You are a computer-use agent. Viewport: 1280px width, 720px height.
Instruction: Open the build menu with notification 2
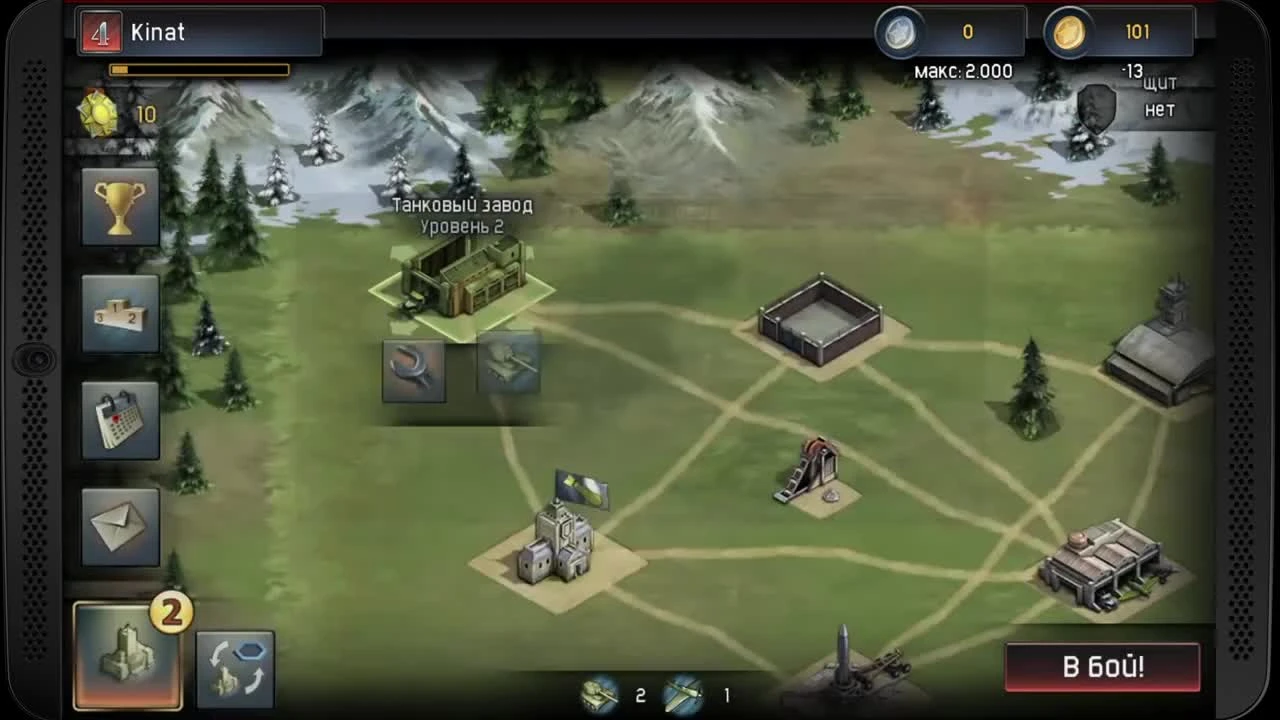(127, 655)
